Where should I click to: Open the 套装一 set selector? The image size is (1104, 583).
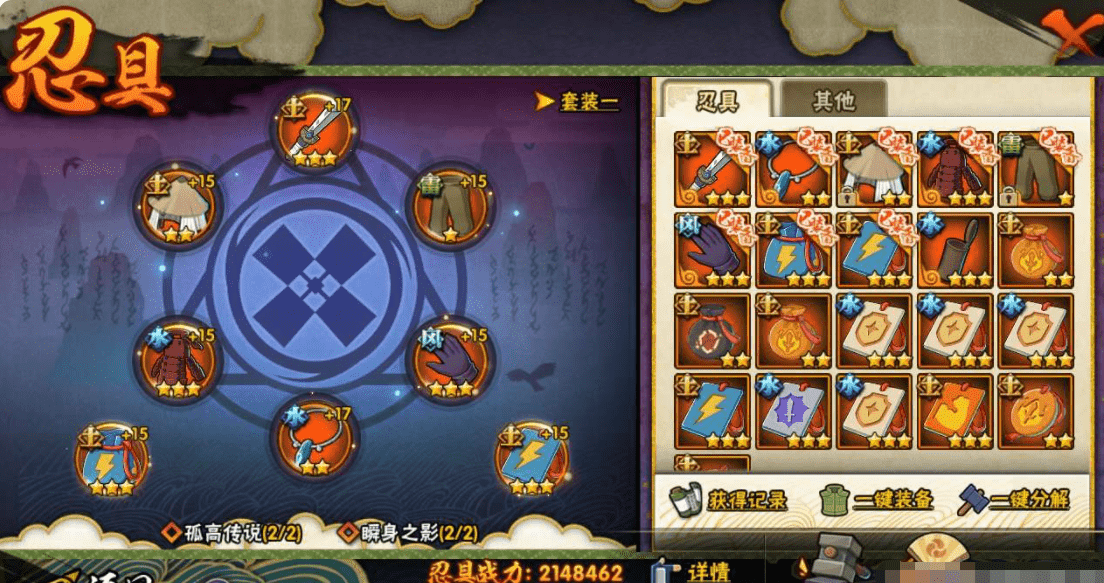coord(578,102)
